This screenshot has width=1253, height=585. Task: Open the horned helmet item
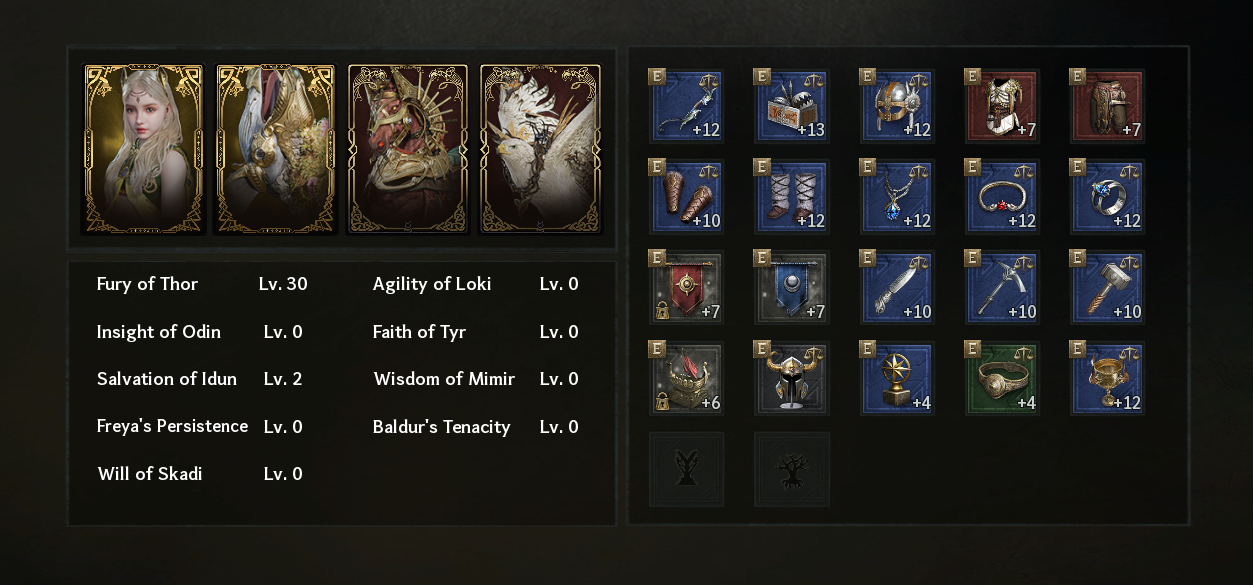[x=792, y=379]
